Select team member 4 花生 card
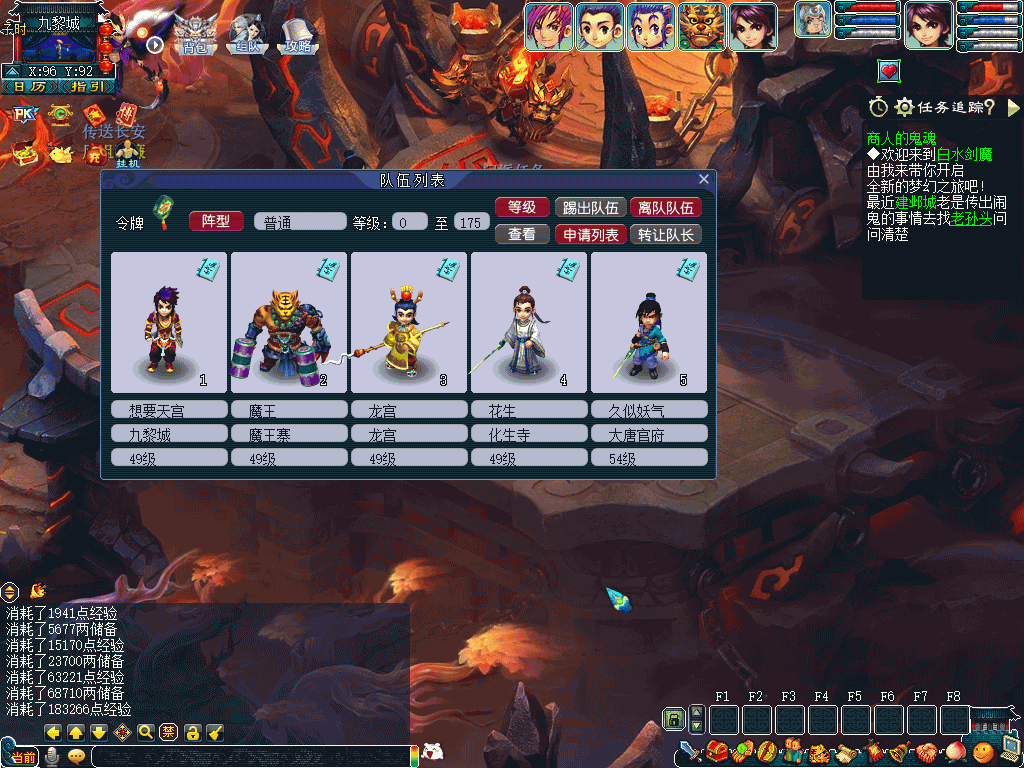 pos(529,322)
